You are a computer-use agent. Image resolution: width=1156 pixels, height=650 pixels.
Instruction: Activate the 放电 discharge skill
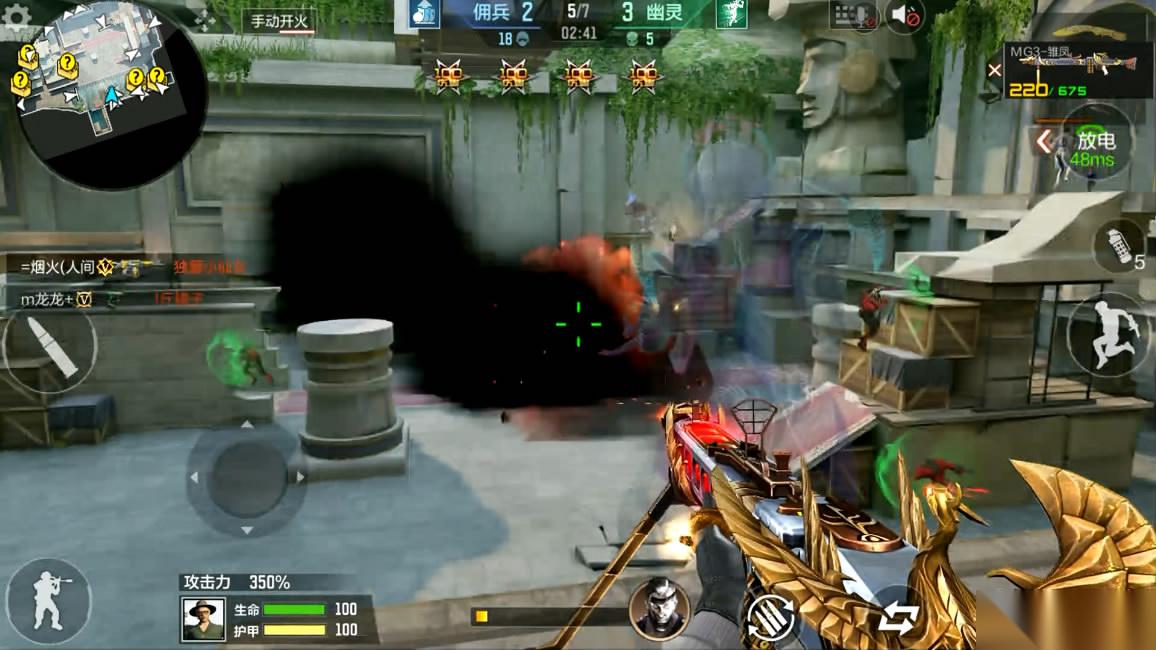pos(1092,143)
